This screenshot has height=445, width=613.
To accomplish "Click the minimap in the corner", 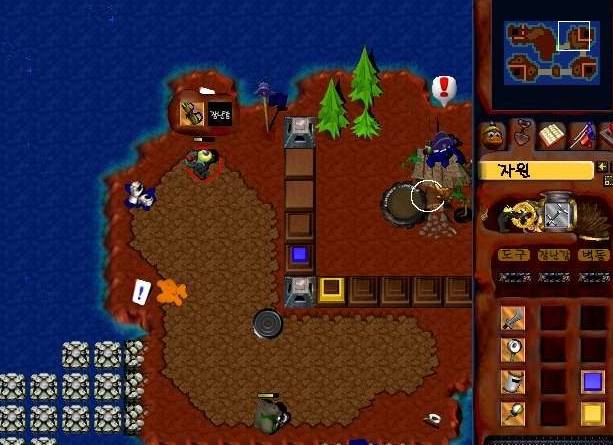I will click(548, 51).
